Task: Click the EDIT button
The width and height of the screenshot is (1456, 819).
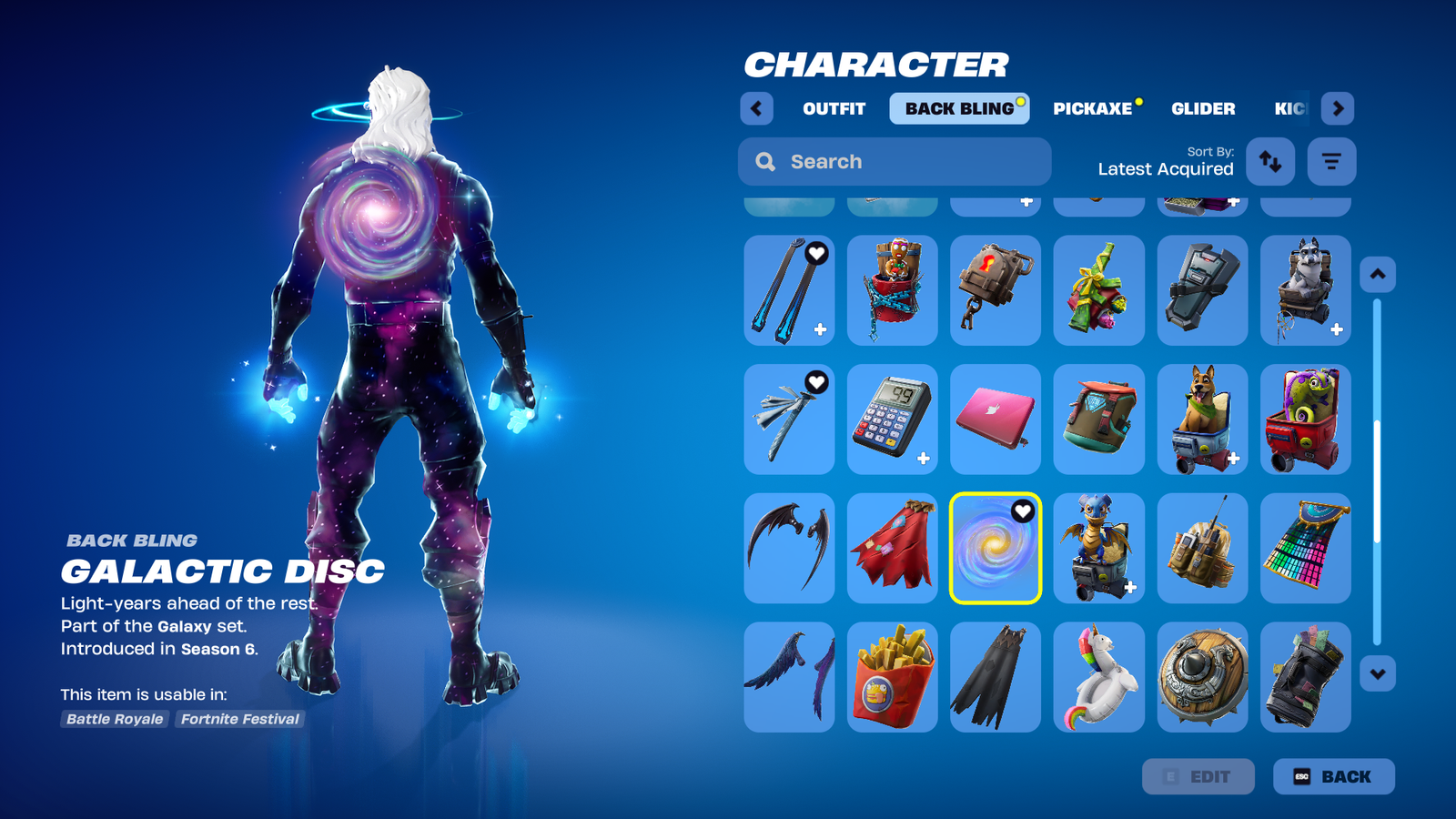Action: 1198,776
